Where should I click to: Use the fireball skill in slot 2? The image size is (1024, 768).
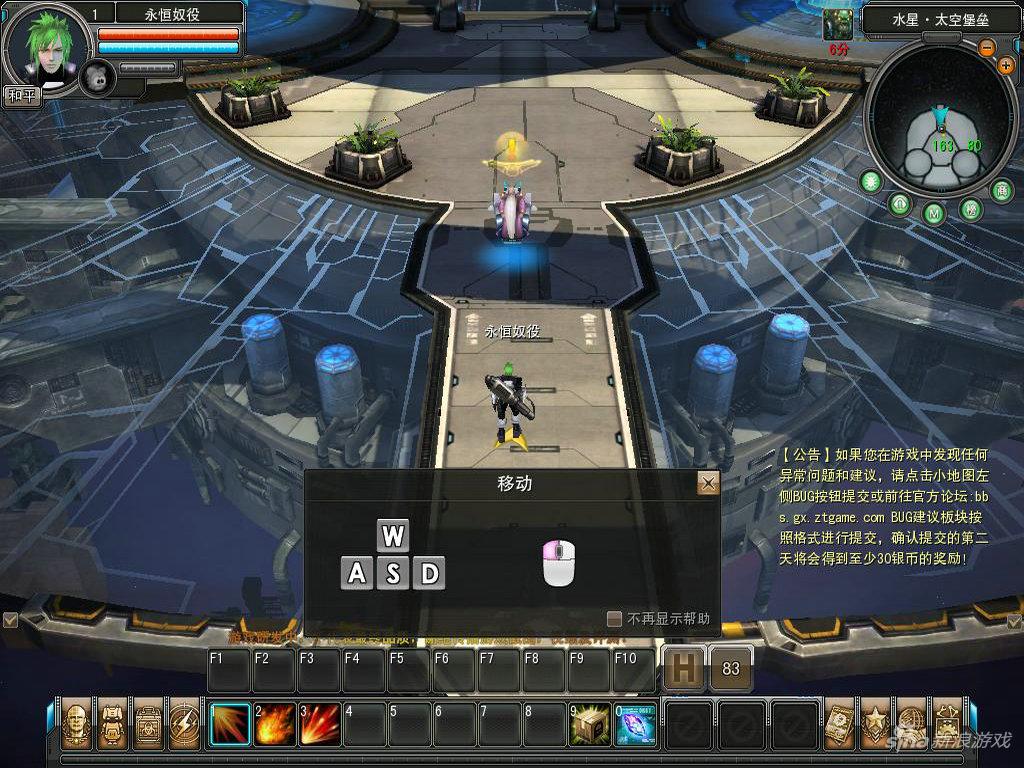[275, 724]
